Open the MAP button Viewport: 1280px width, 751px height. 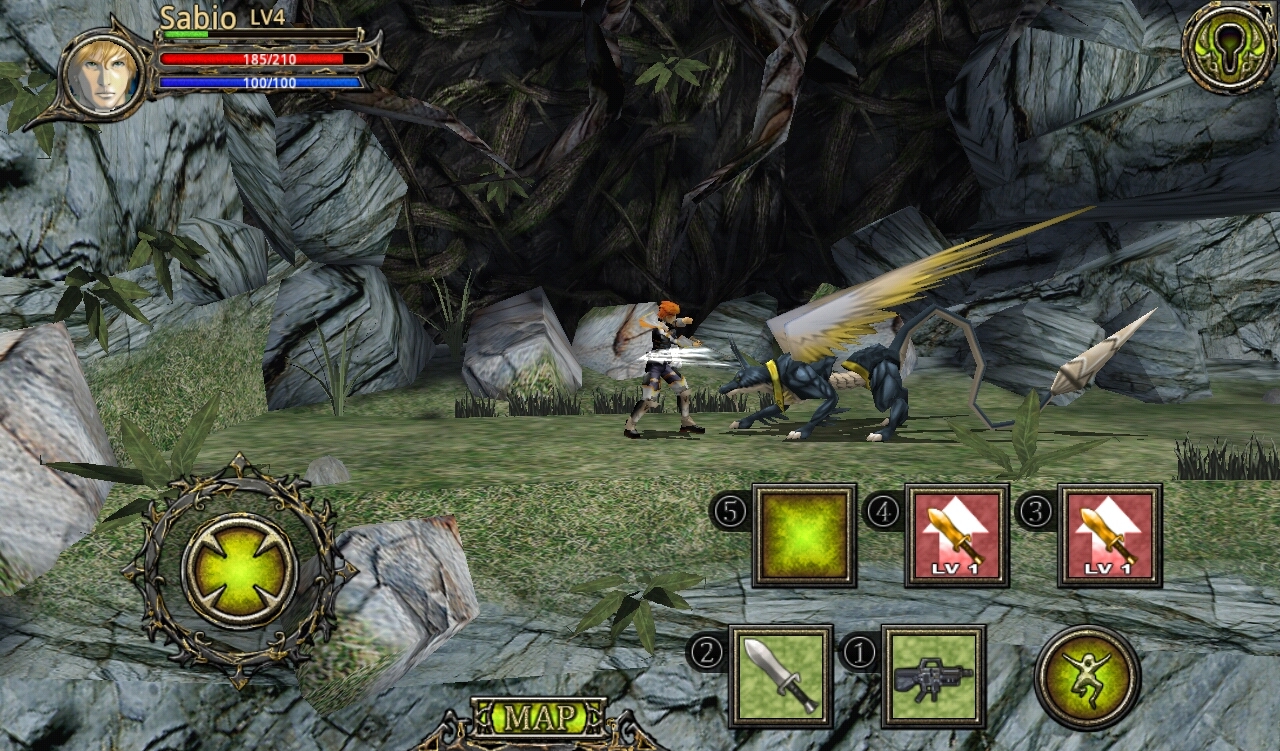539,717
